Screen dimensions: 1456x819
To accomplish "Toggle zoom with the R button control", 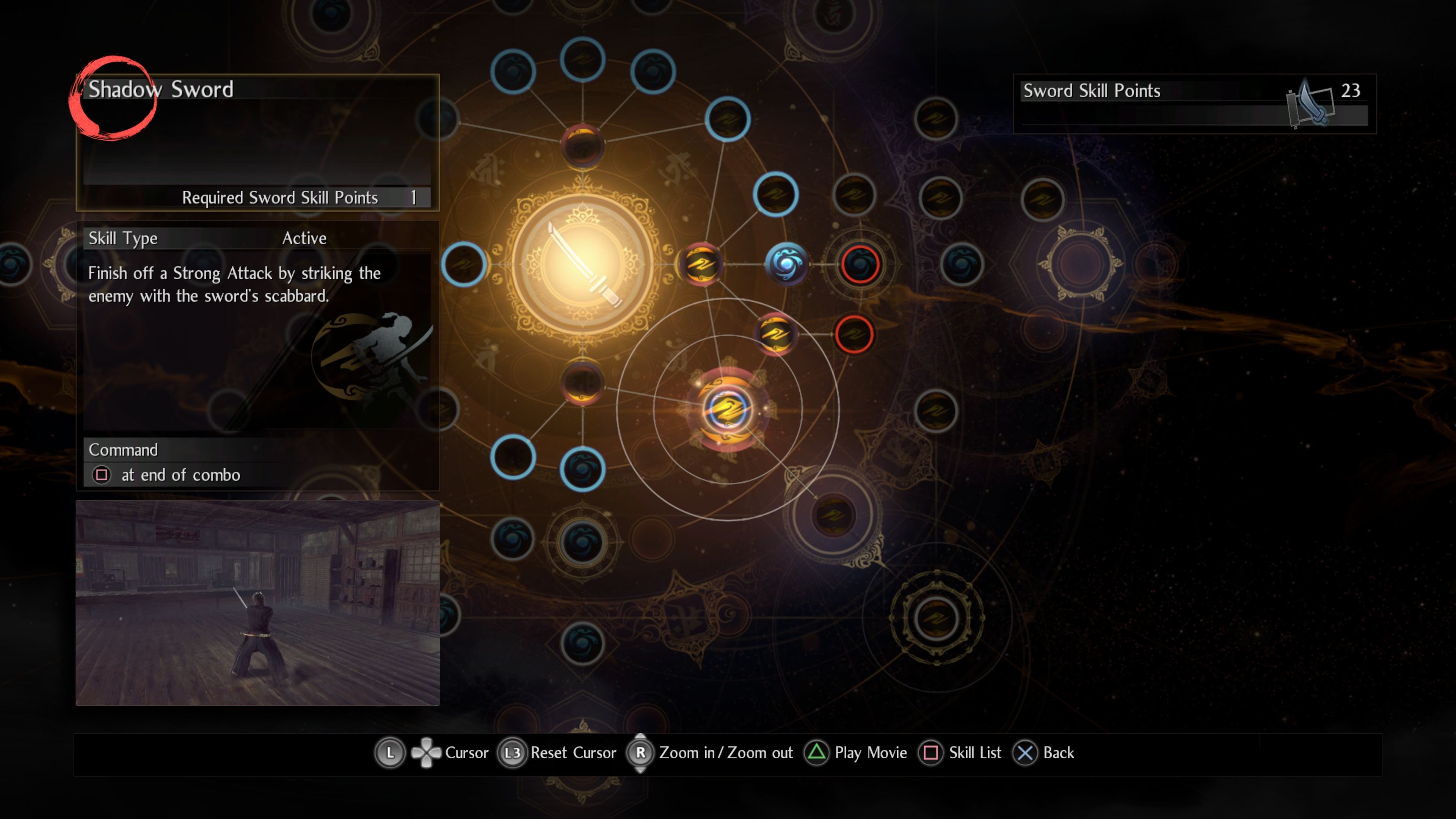I will click(641, 753).
